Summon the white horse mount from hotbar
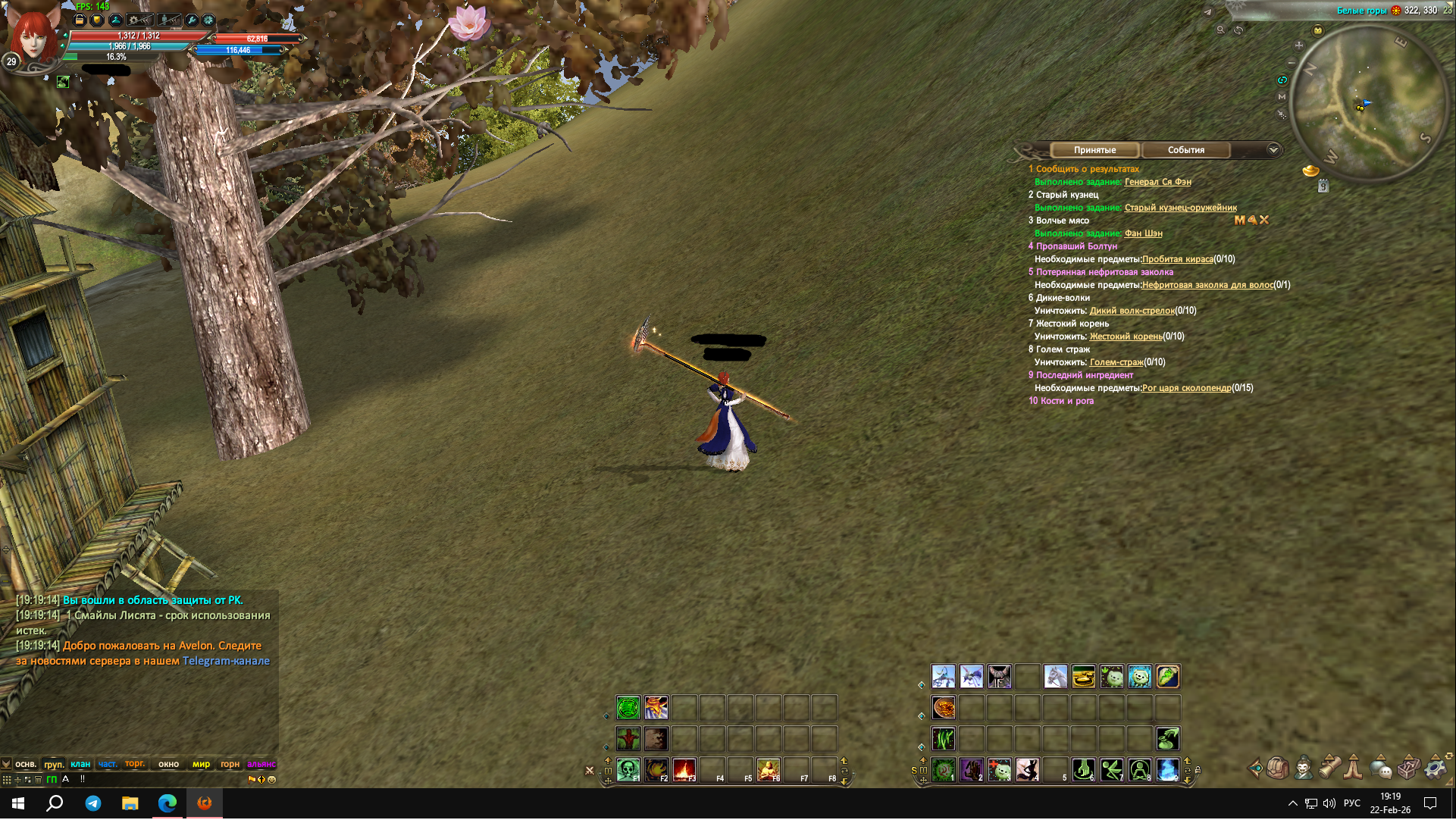 (x=1055, y=676)
